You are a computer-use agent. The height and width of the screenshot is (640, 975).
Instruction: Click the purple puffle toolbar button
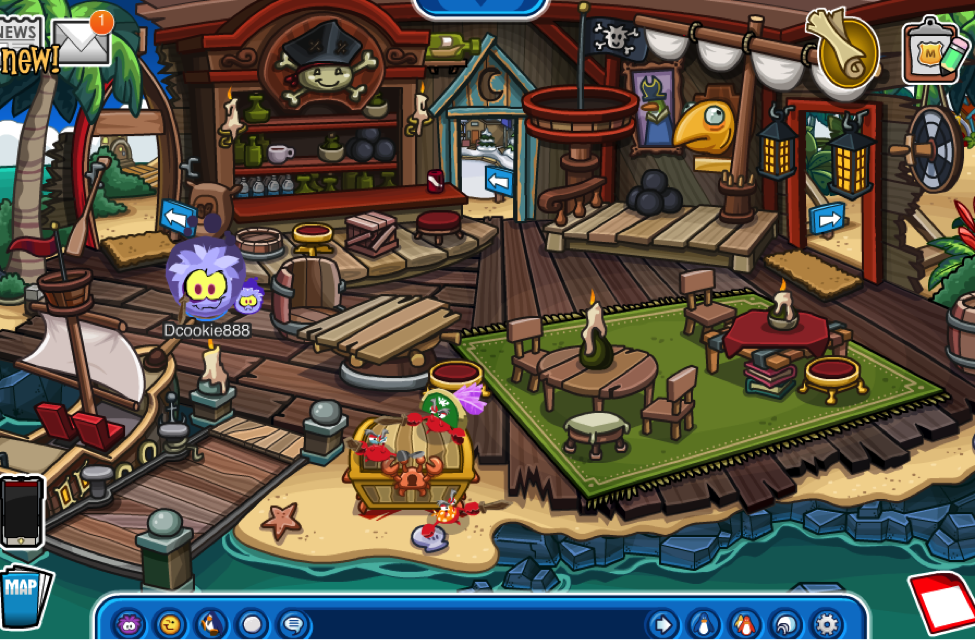click(x=128, y=625)
